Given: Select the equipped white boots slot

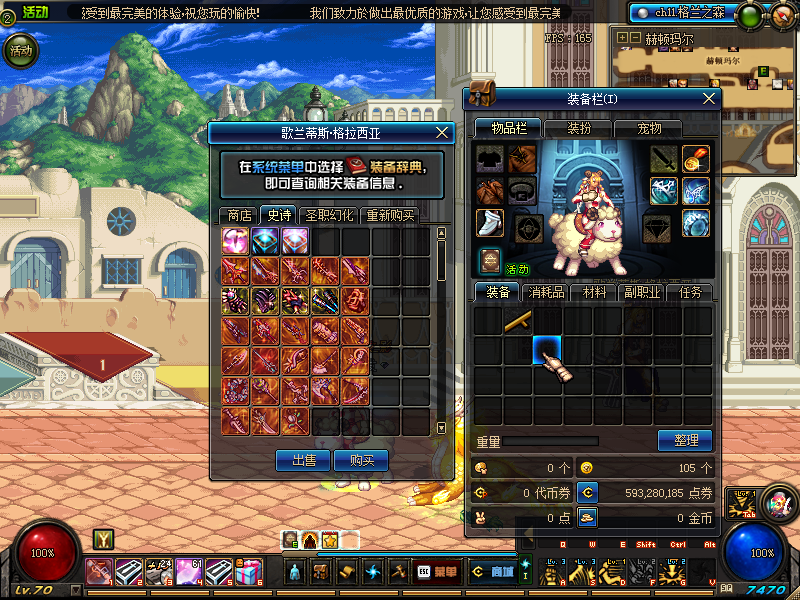Looking at the screenshot, I should click(x=487, y=223).
